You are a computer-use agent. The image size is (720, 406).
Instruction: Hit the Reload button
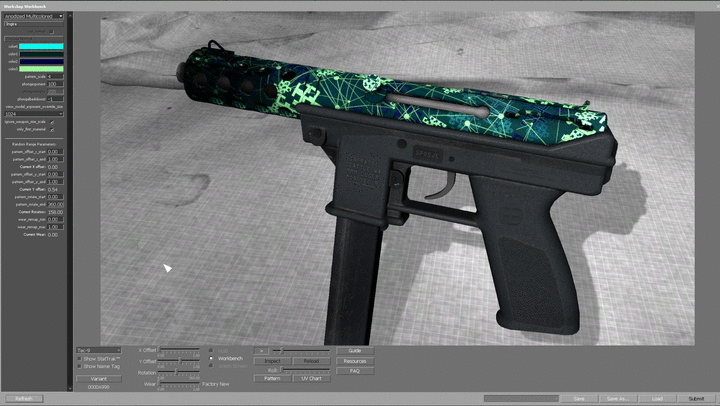(x=311, y=360)
